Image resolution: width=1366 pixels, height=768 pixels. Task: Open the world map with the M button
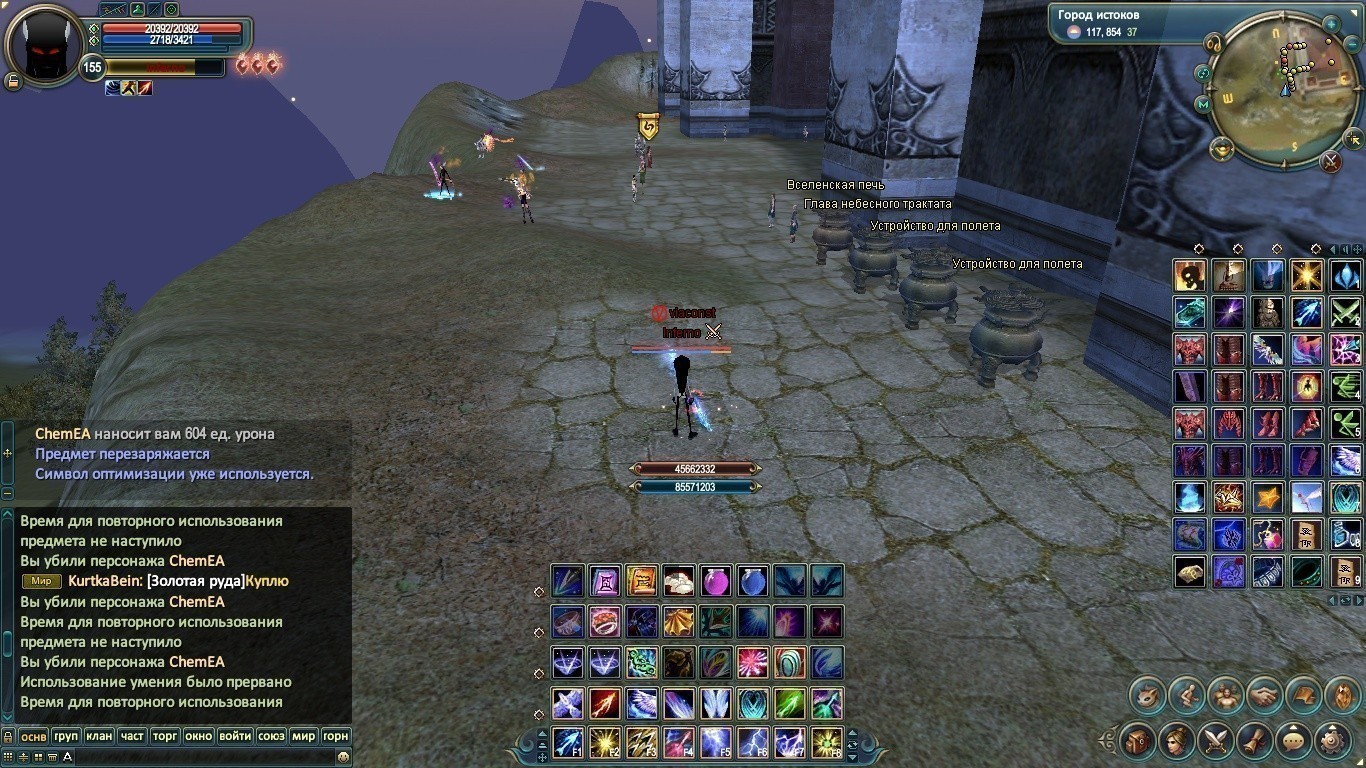(x=1202, y=103)
